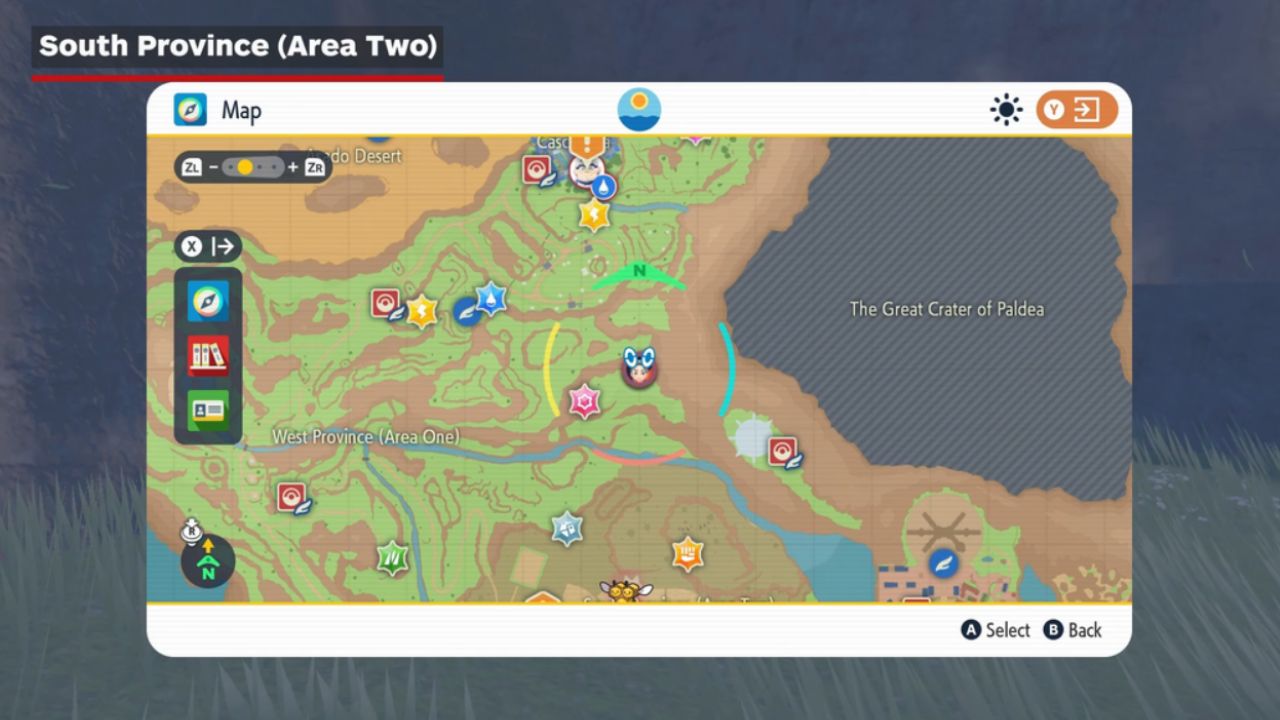
Task: Choose the Pokémon Center below West Province label
Action: coord(292,497)
